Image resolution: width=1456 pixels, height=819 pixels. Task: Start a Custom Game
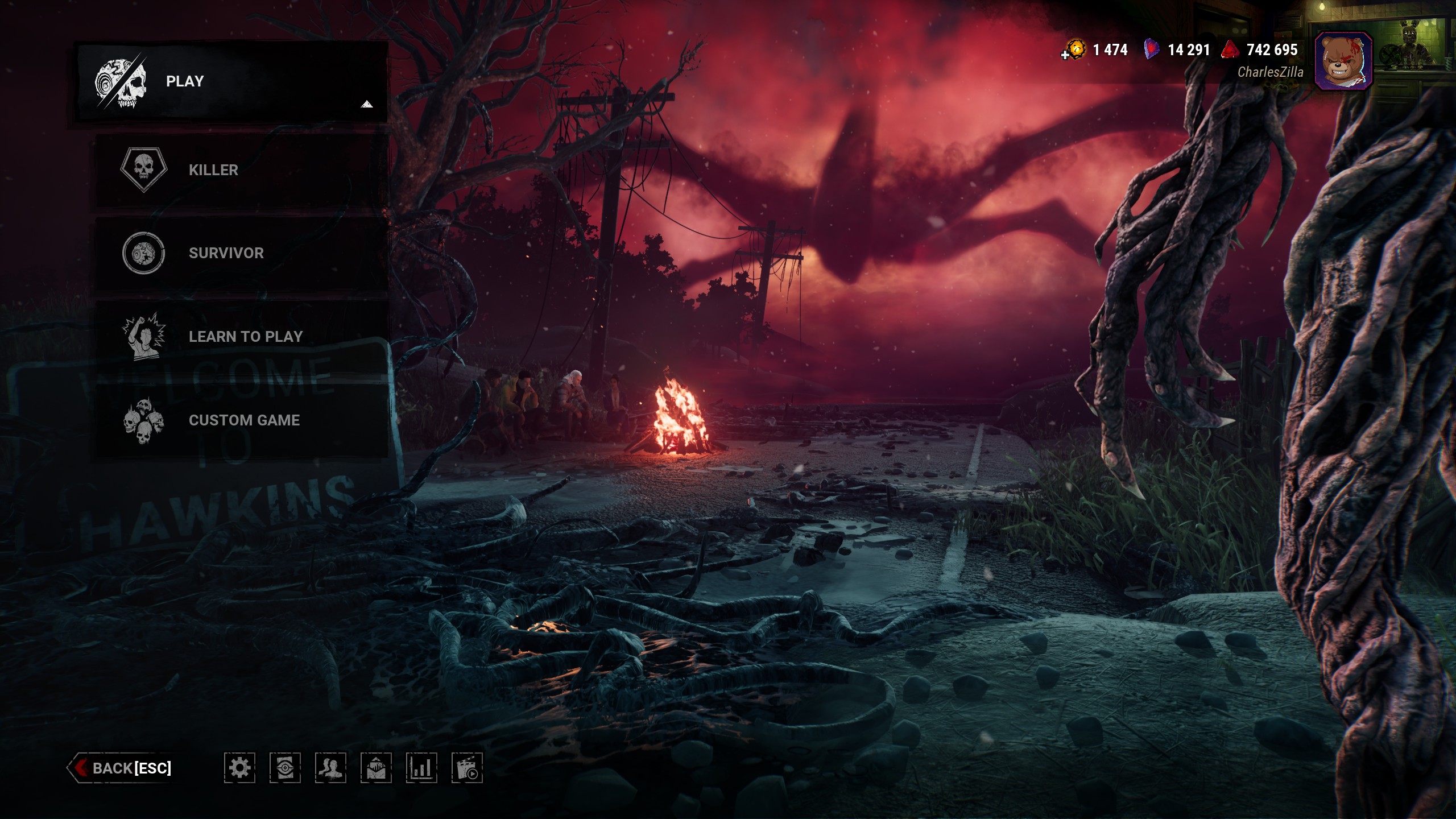point(241,420)
